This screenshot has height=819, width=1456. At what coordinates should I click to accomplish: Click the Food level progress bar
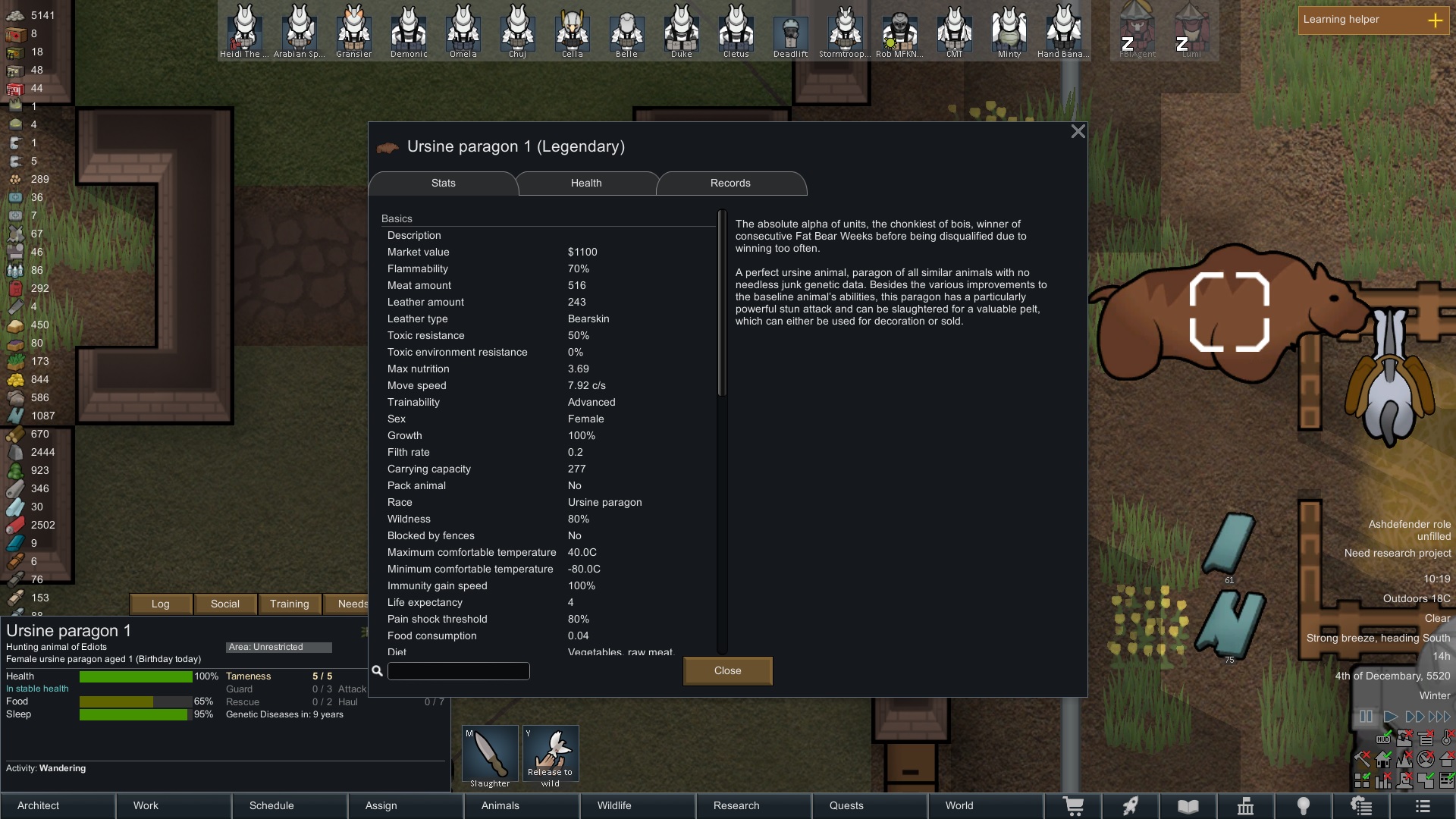(x=134, y=701)
